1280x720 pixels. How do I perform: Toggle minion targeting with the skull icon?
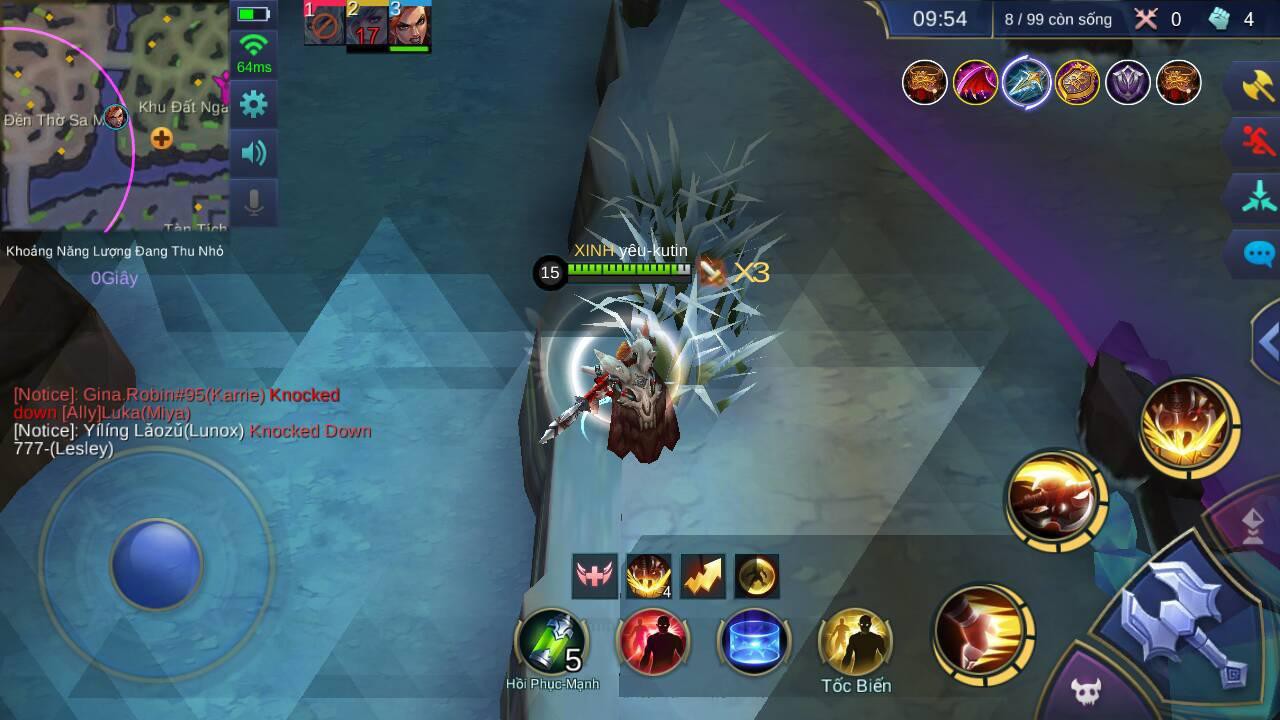pyautogui.click(x=1088, y=690)
